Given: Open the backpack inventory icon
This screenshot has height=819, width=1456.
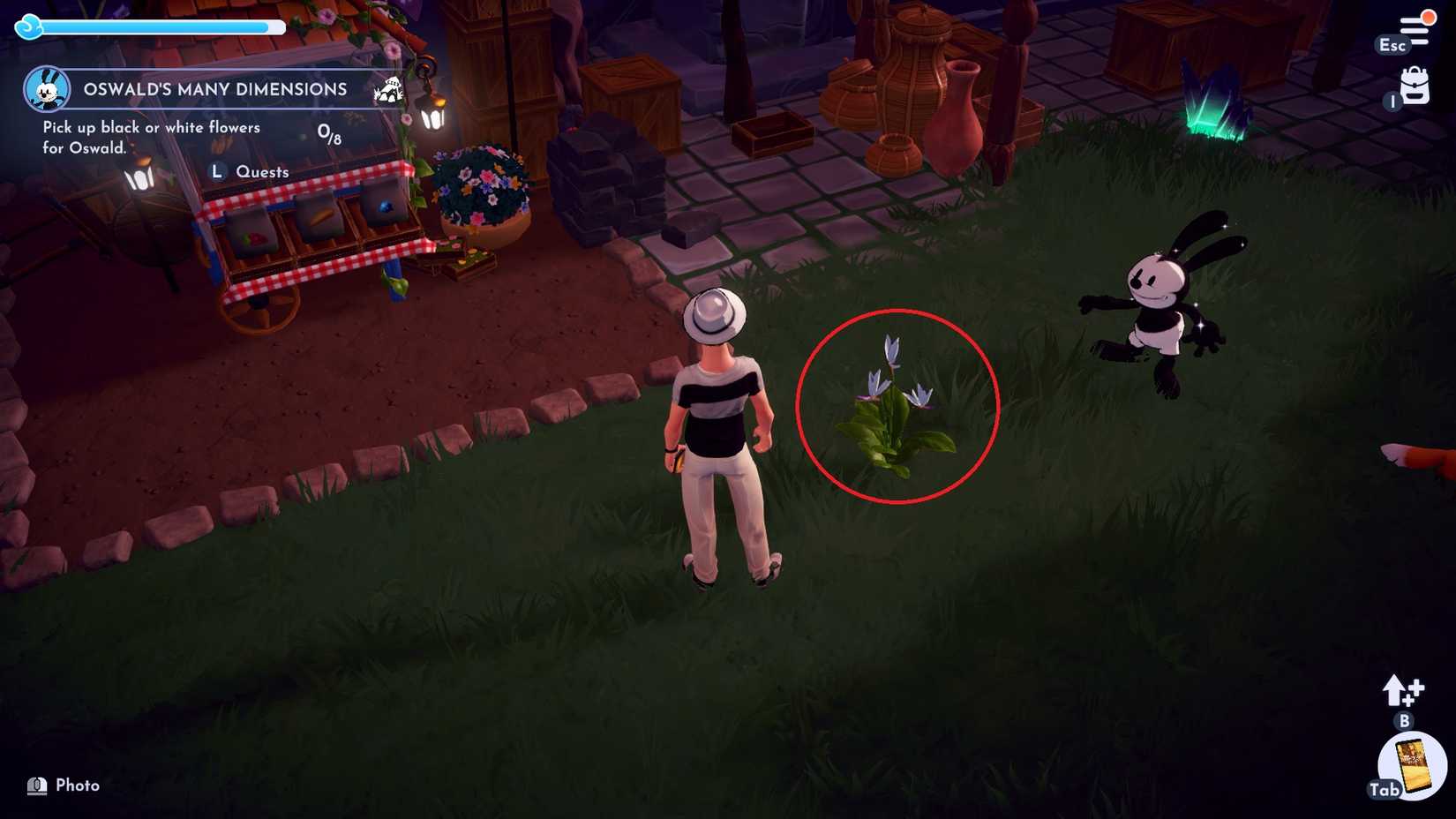Looking at the screenshot, I should (x=1415, y=87).
